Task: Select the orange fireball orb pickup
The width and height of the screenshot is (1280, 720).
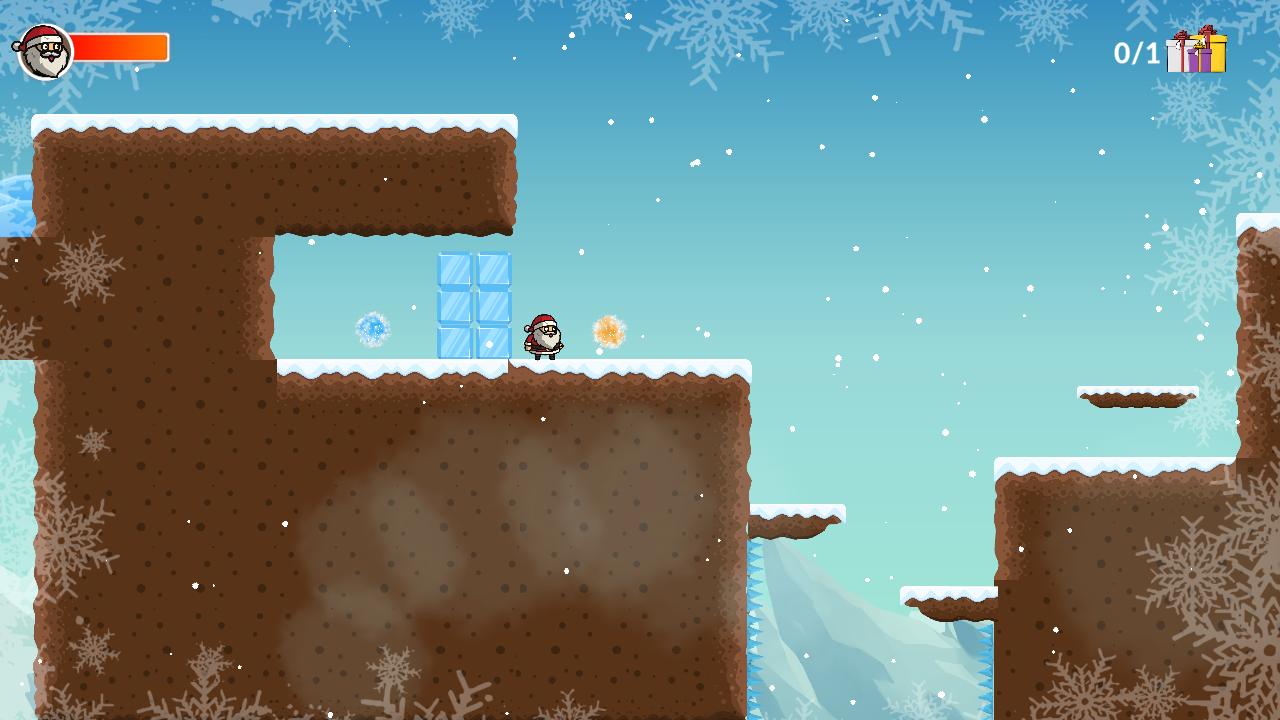Action: [x=608, y=330]
